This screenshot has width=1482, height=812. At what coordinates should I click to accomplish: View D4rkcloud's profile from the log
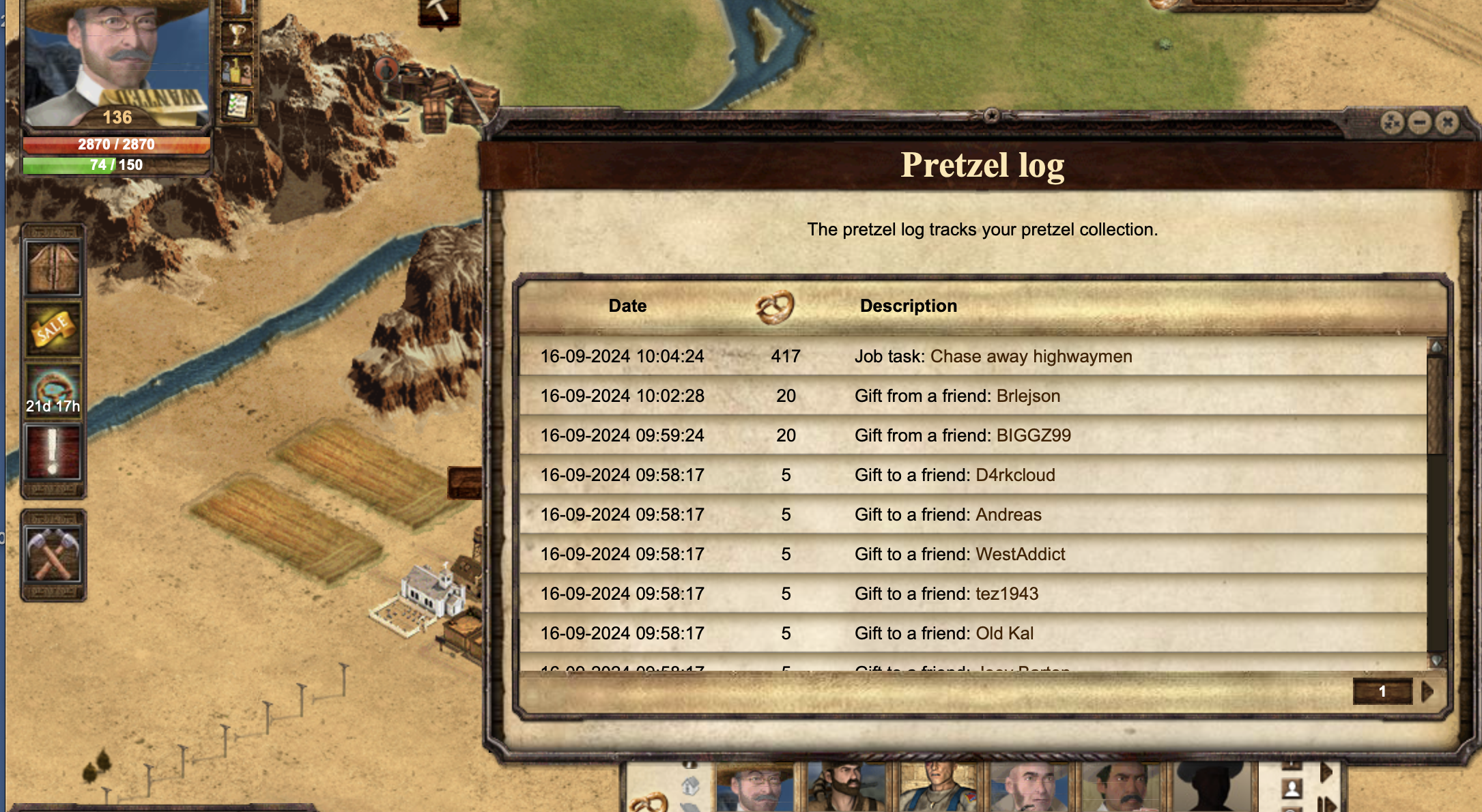pos(1015,475)
